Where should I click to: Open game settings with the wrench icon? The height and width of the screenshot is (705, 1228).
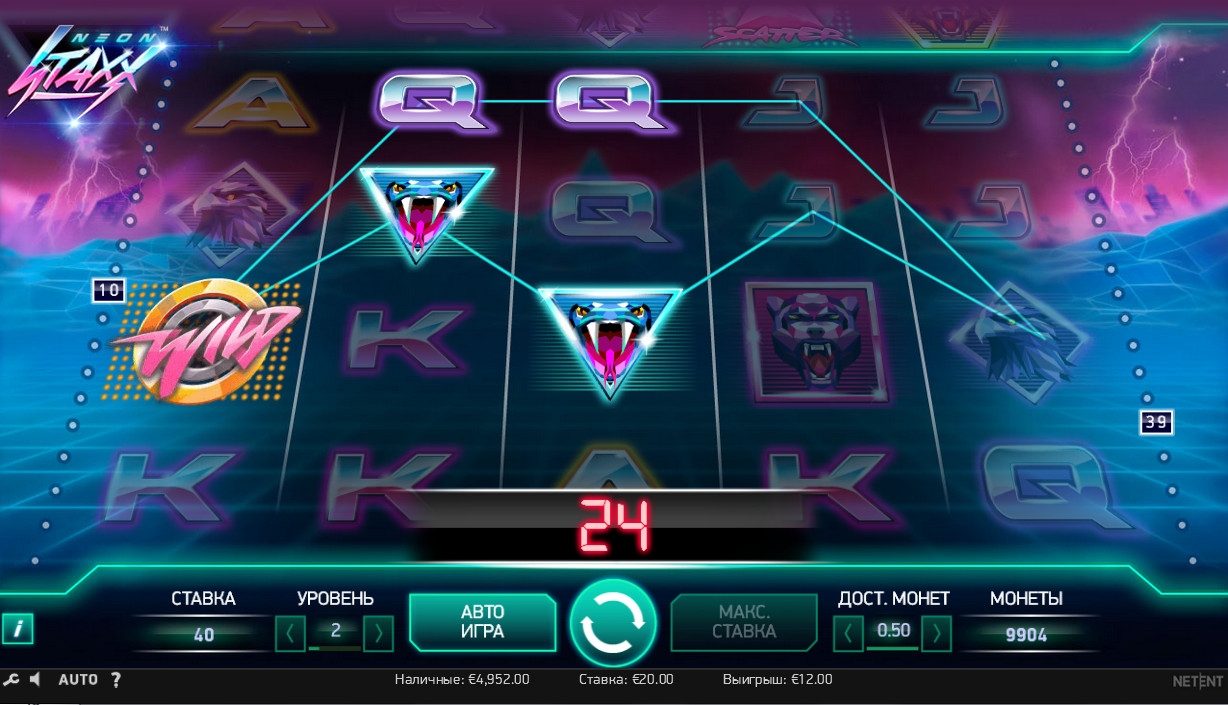pos(12,680)
